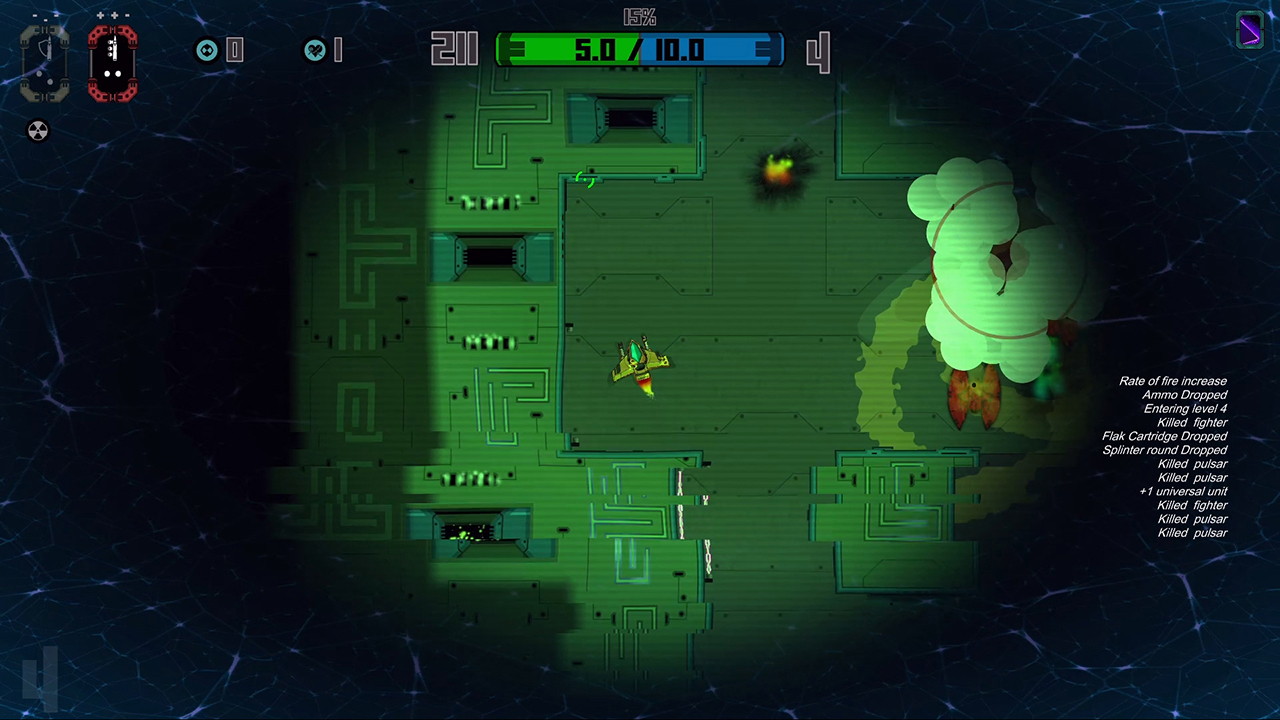Select the Rate of fire increase message
Screen dimensions: 1280x720
1172,381
